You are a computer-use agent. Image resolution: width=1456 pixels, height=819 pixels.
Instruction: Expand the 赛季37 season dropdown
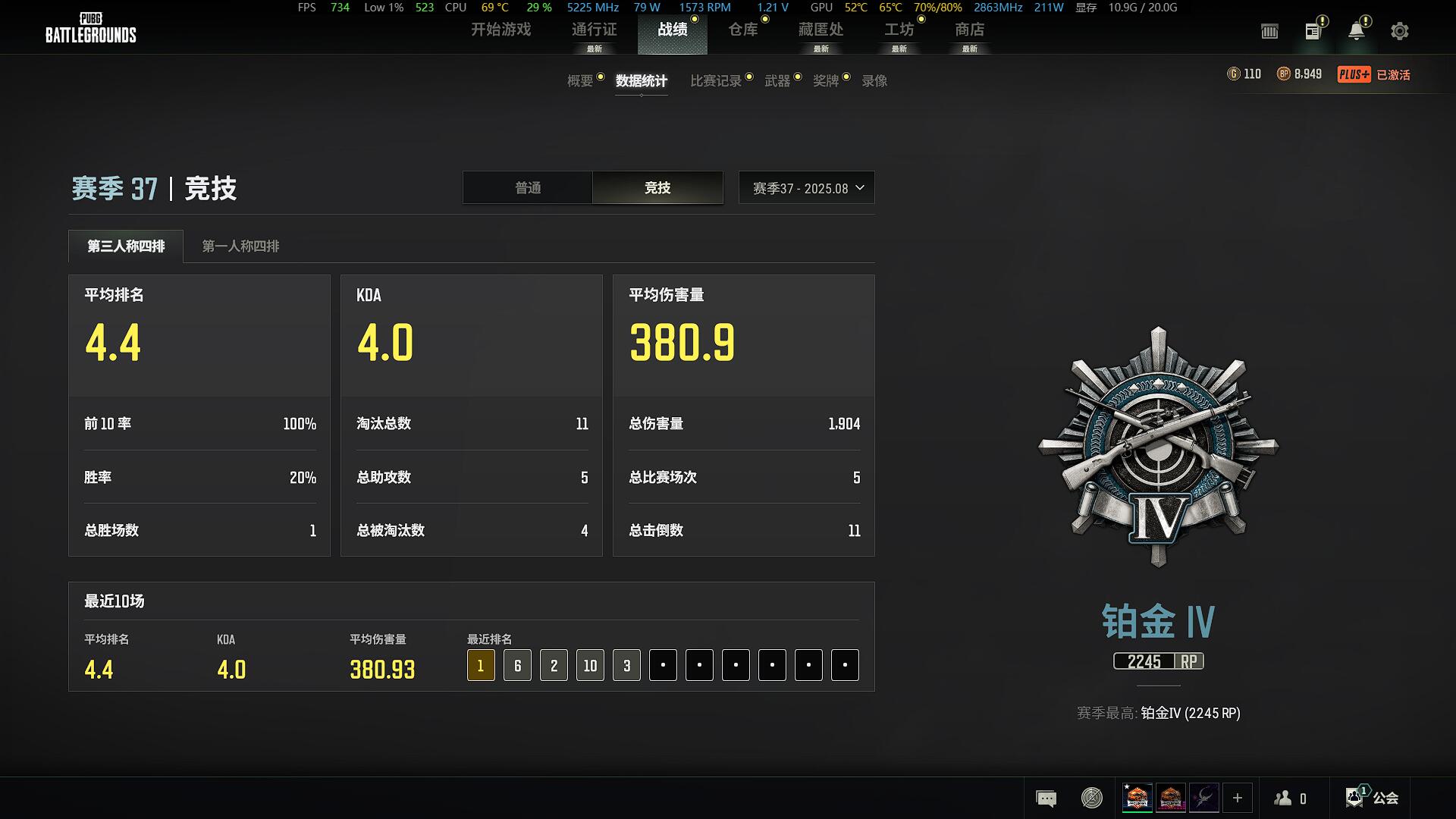(x=807, y=188)
